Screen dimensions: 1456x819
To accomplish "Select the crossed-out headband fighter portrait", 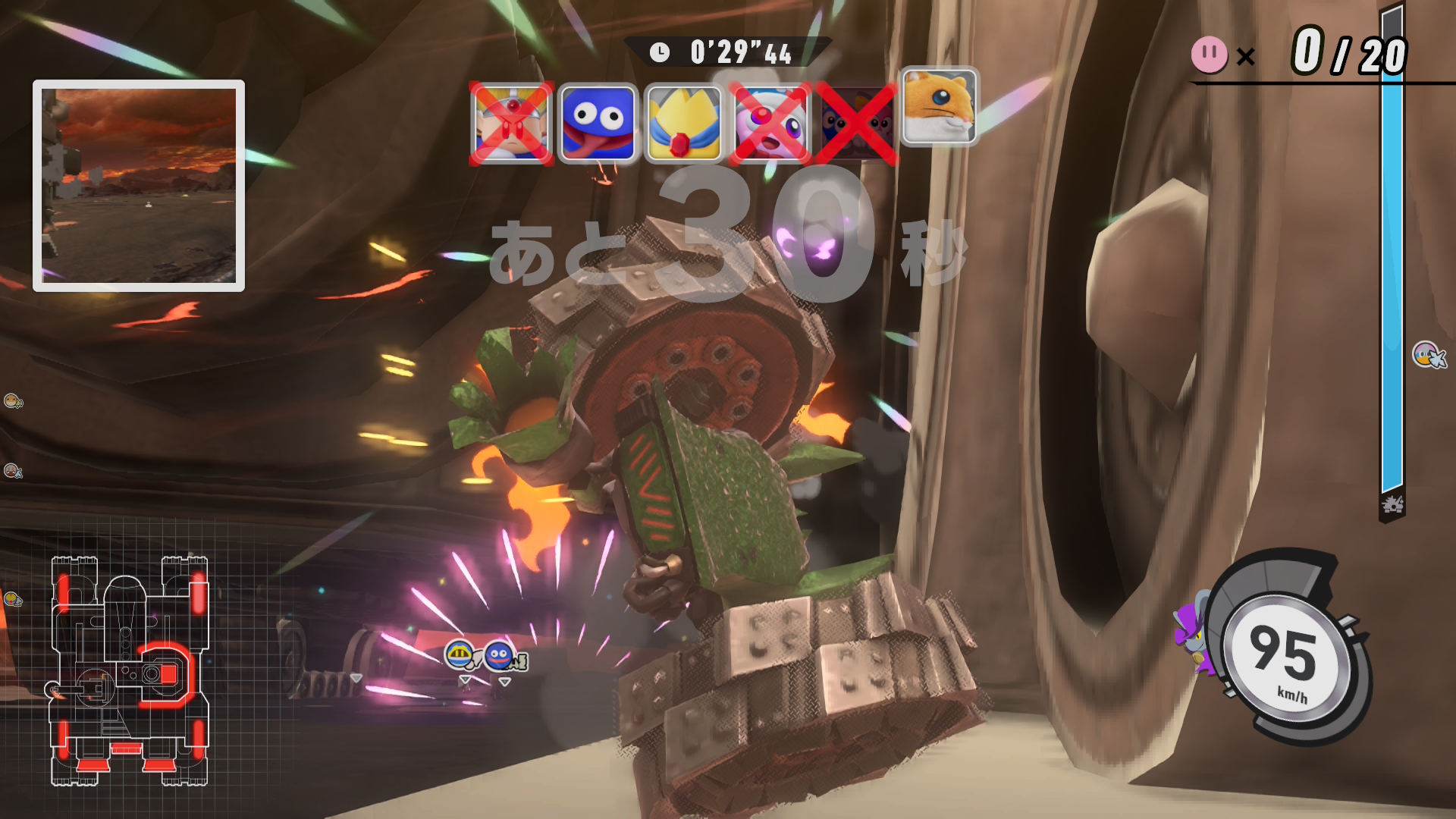I will click(x=511, y=123).
